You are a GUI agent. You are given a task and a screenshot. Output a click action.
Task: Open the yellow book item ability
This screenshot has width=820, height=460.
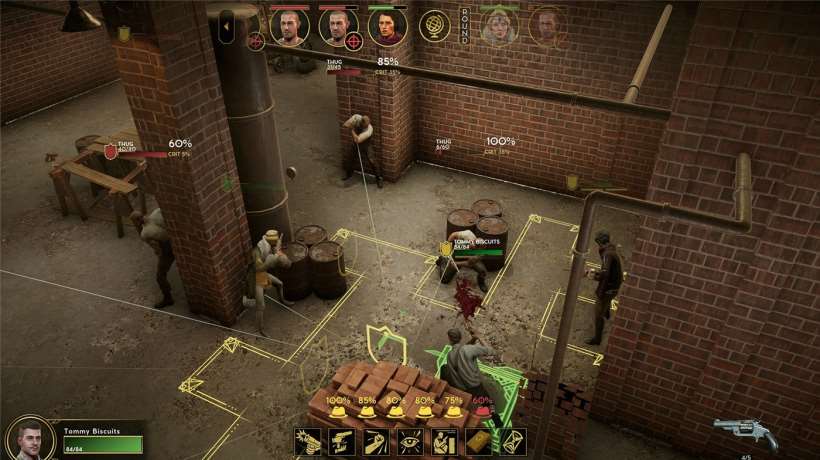(x=478, y=442)
